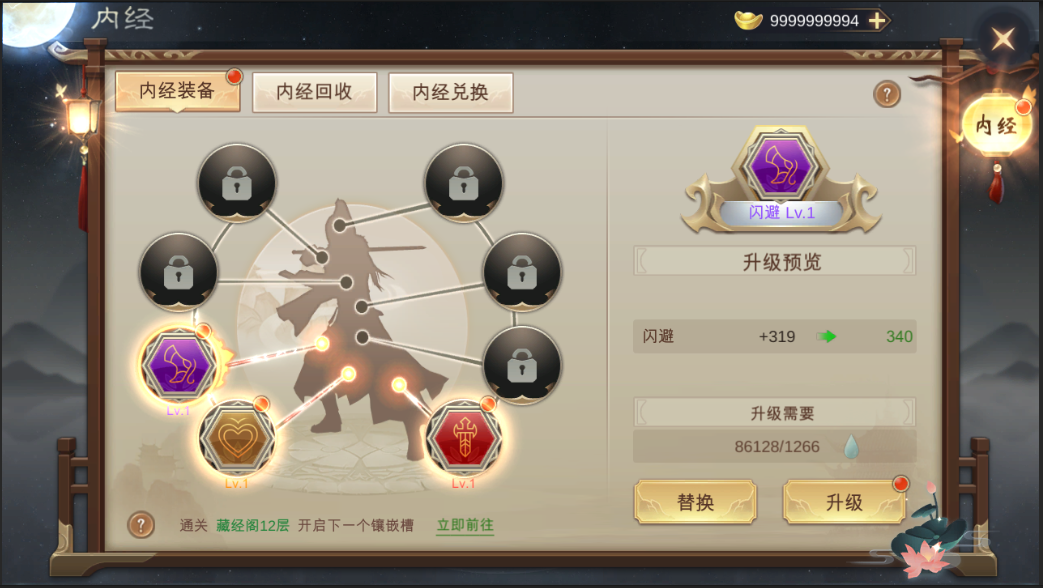The image size is (1043, 588).
Task: Show help from the top-right question mark
Action: (x=887, y=94)
